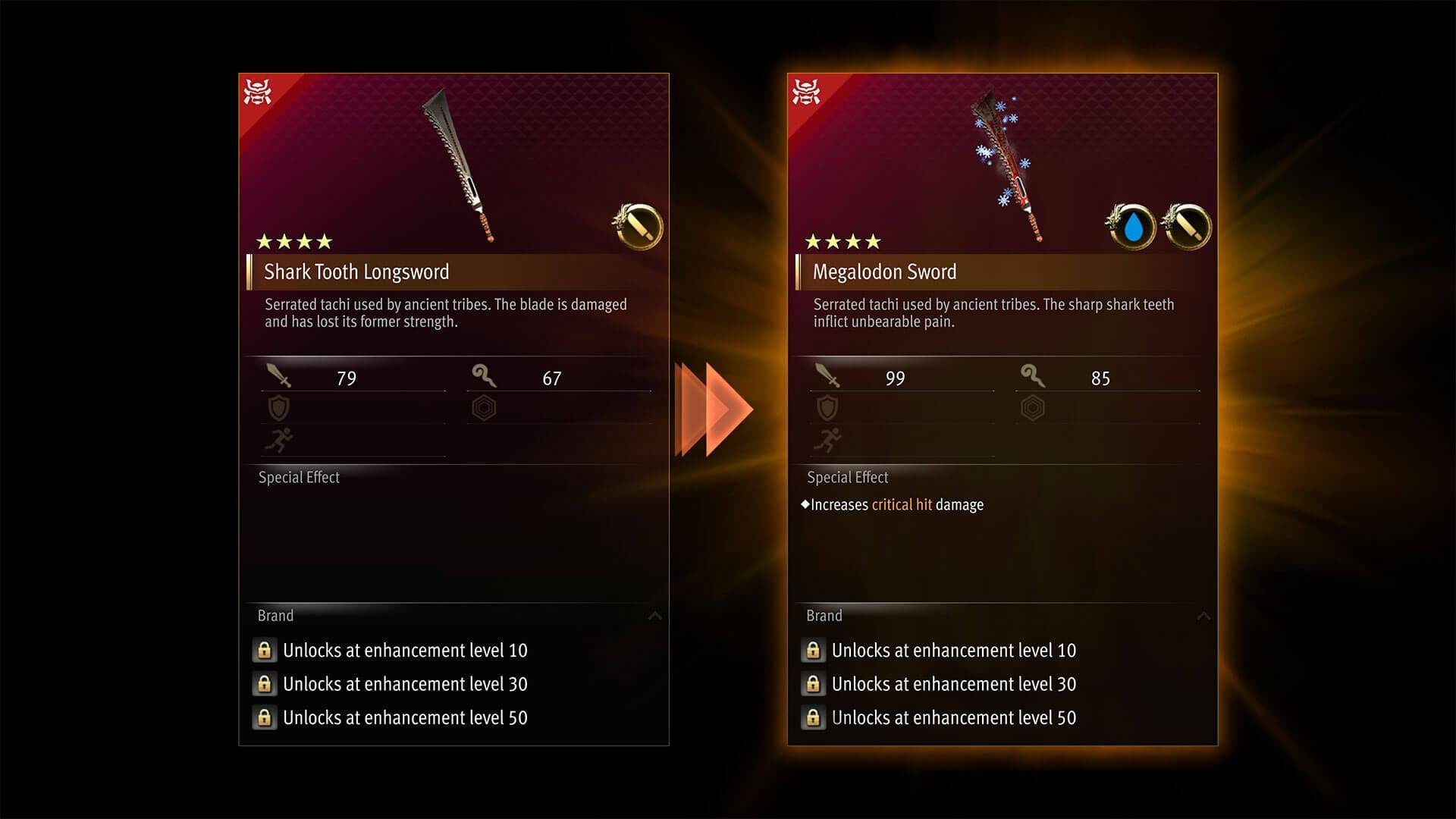This screenshot has width=1456, height=819.
Task: Click the four-star rating on Megalodon Sword
Action: [x=843, y=241]
